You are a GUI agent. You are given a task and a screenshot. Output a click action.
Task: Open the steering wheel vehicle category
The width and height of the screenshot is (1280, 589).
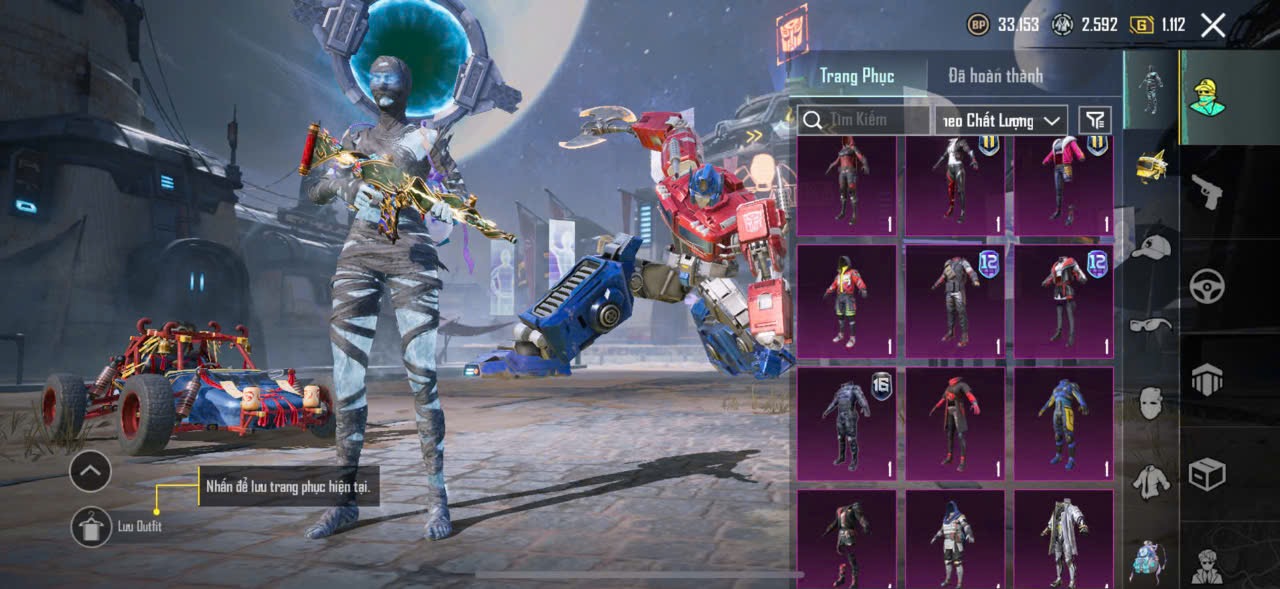coord(1207,286)
